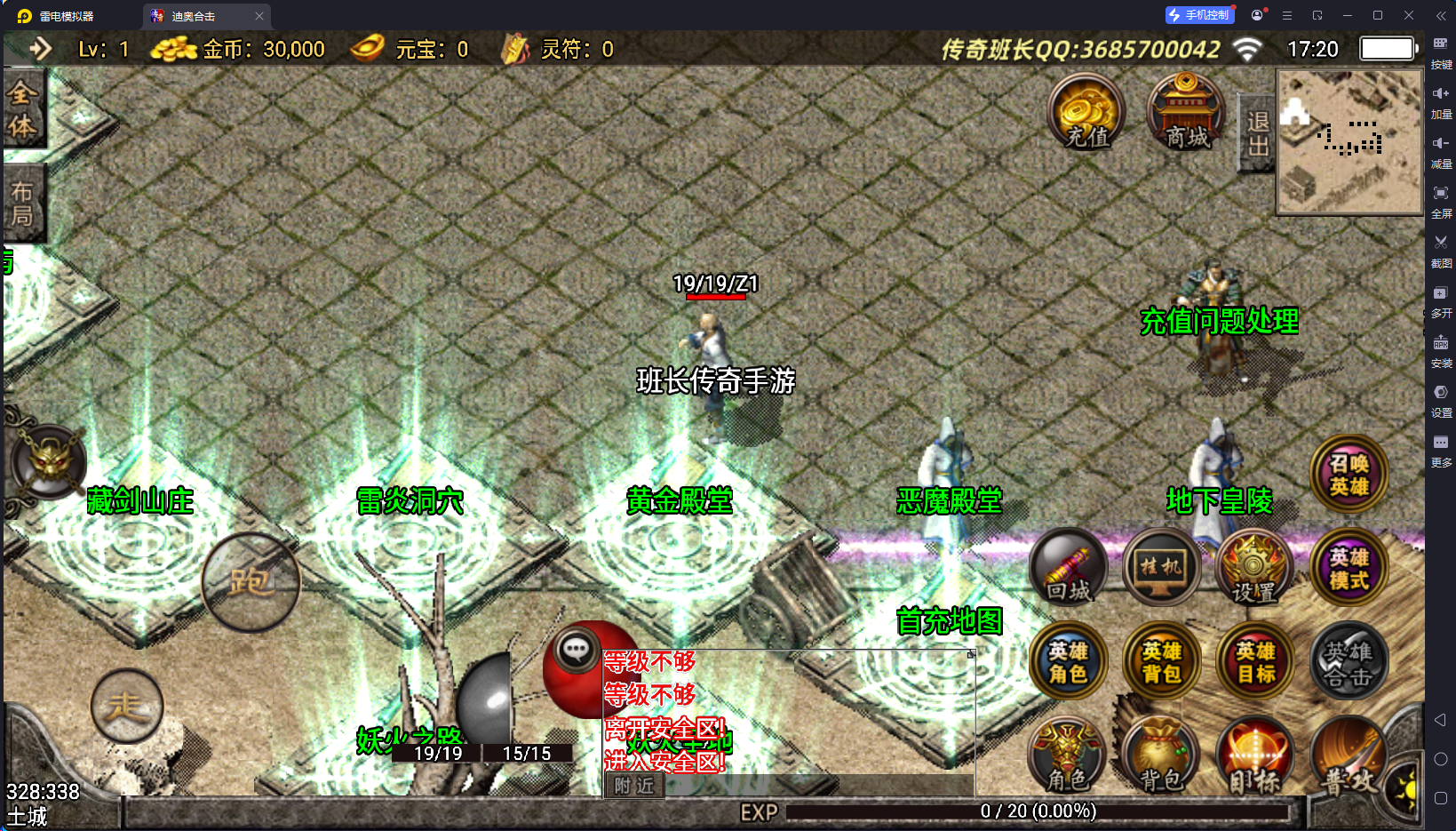This screenshot has width=1456, height=831.
Task: Select the 附近 nearby chat tab
Action: [633, 786]
